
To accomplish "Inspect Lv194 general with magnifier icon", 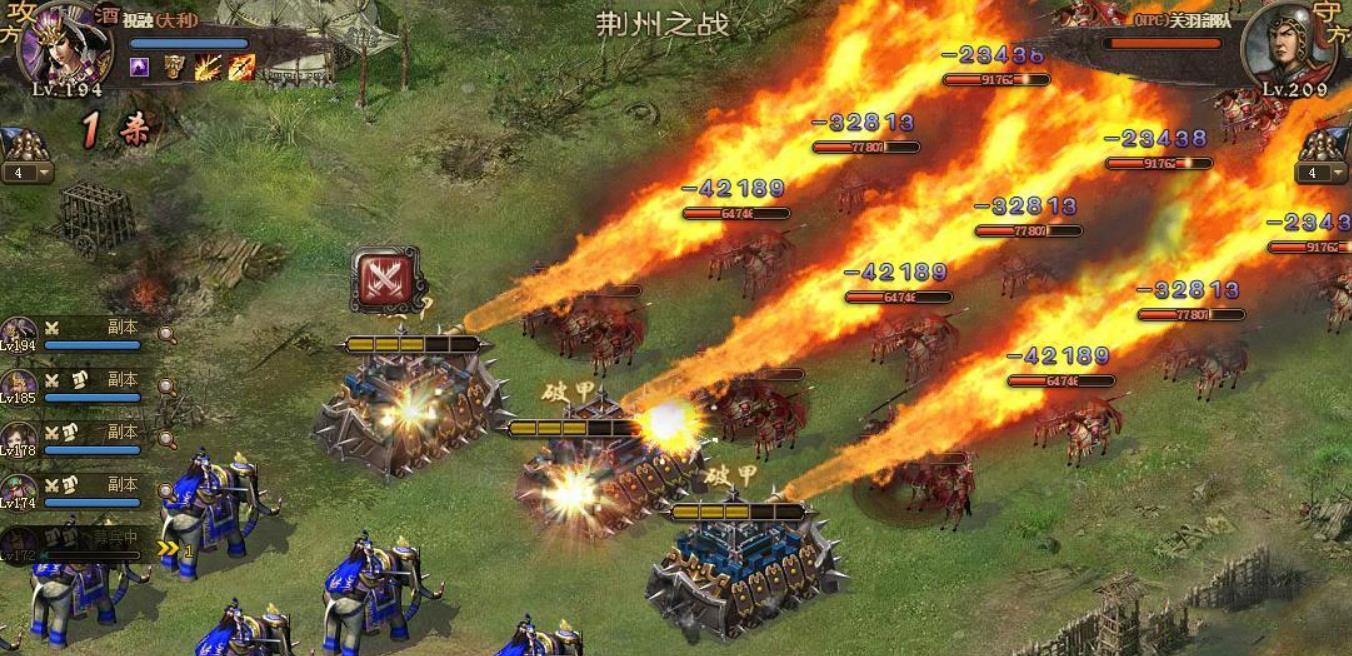I will 168,335.
